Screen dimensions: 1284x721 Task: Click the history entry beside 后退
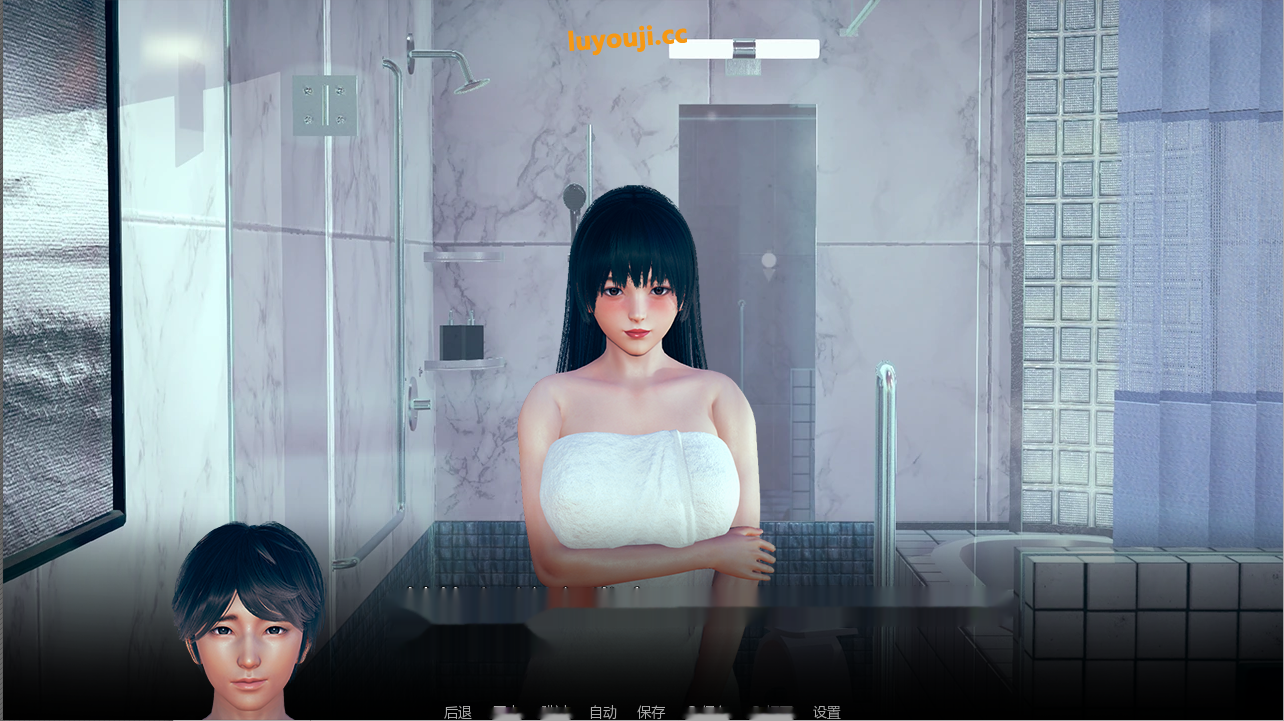coord(507,711)
